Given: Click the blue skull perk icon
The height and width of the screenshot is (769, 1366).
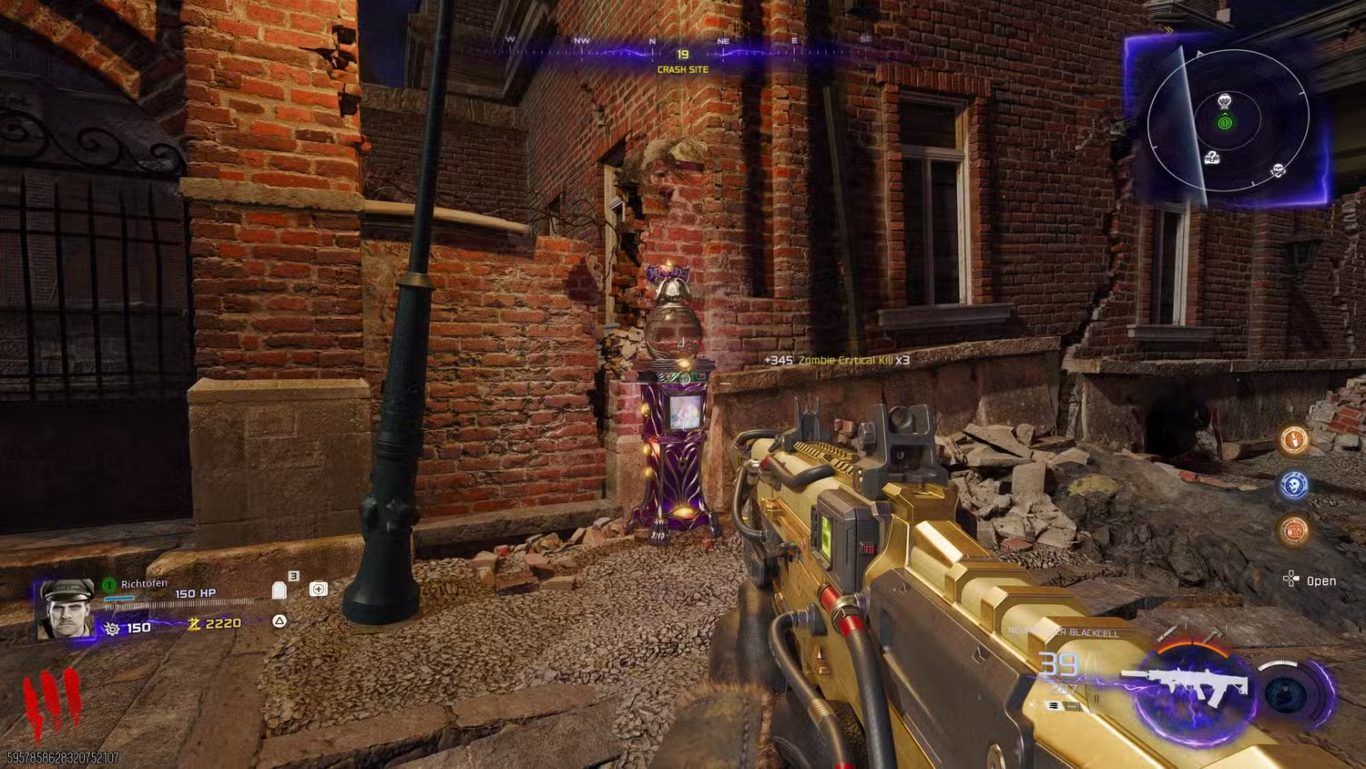Looking at the screenshot, I should pos(1294,485).
